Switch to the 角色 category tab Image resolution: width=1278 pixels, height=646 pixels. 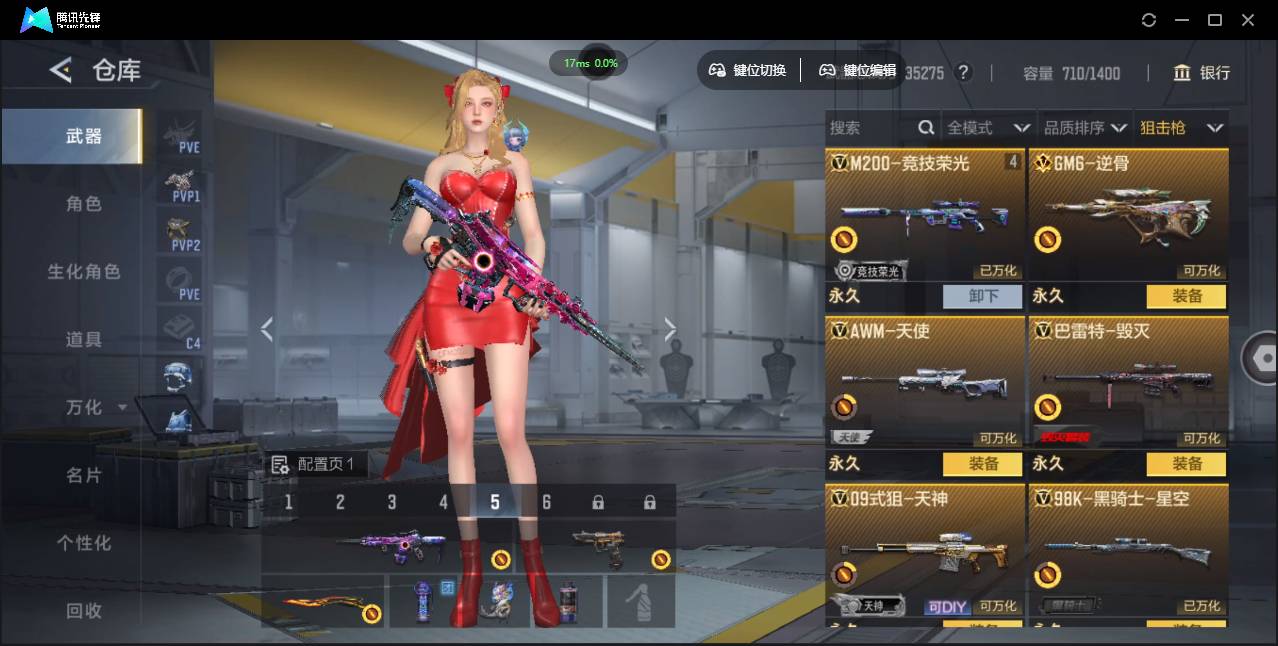click(84, 204)
